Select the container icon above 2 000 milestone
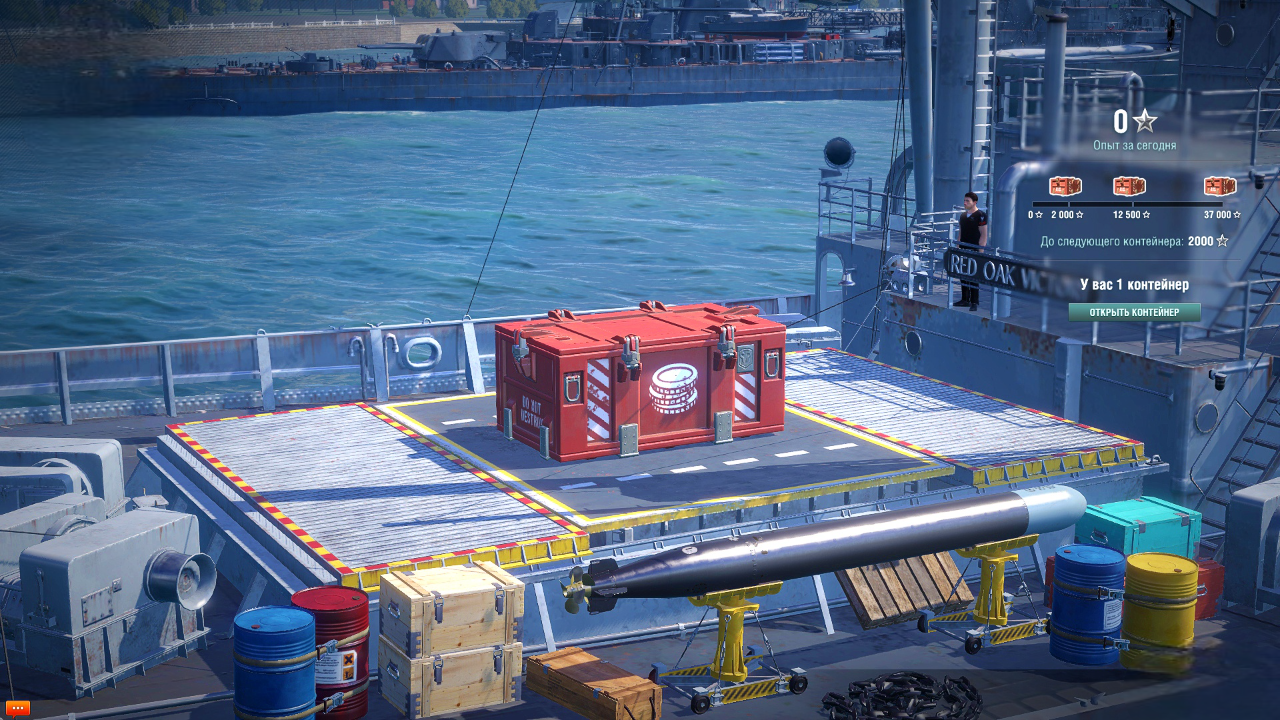Screen dimensions: 1280x720 pos(1065,186)
